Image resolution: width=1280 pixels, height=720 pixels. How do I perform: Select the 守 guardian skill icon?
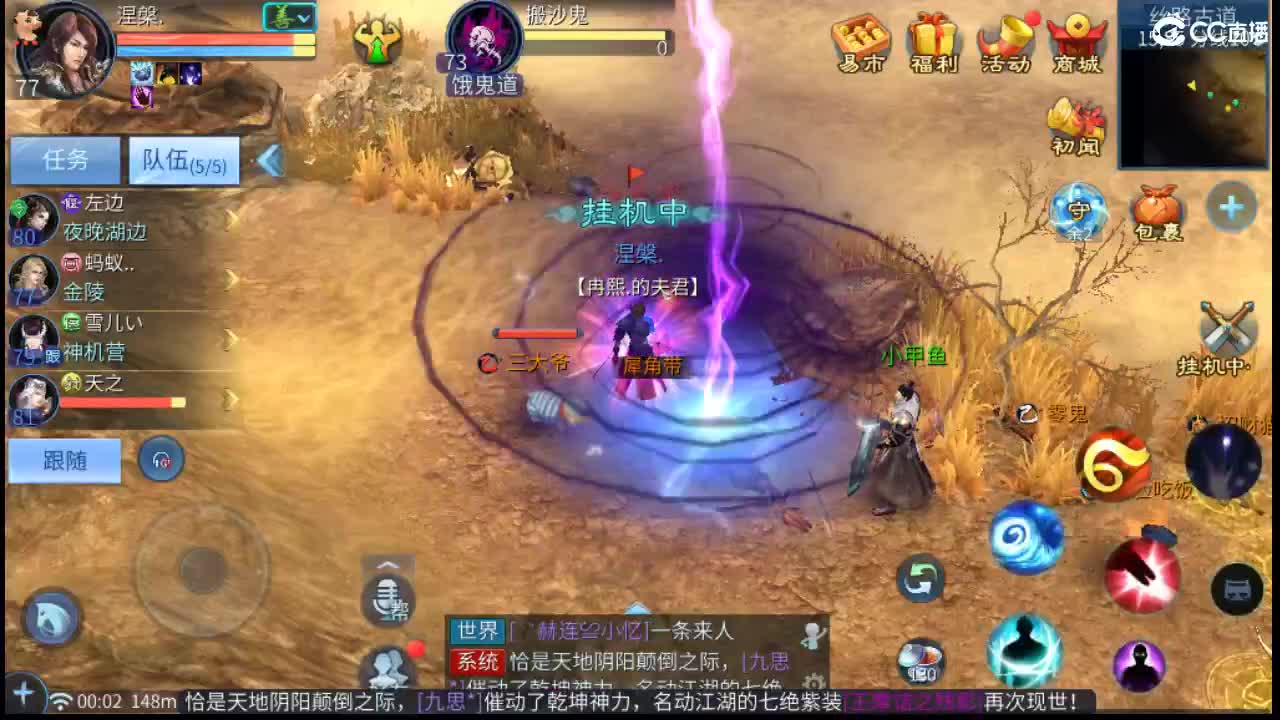pyautogui.click(x=1077, y=210)
